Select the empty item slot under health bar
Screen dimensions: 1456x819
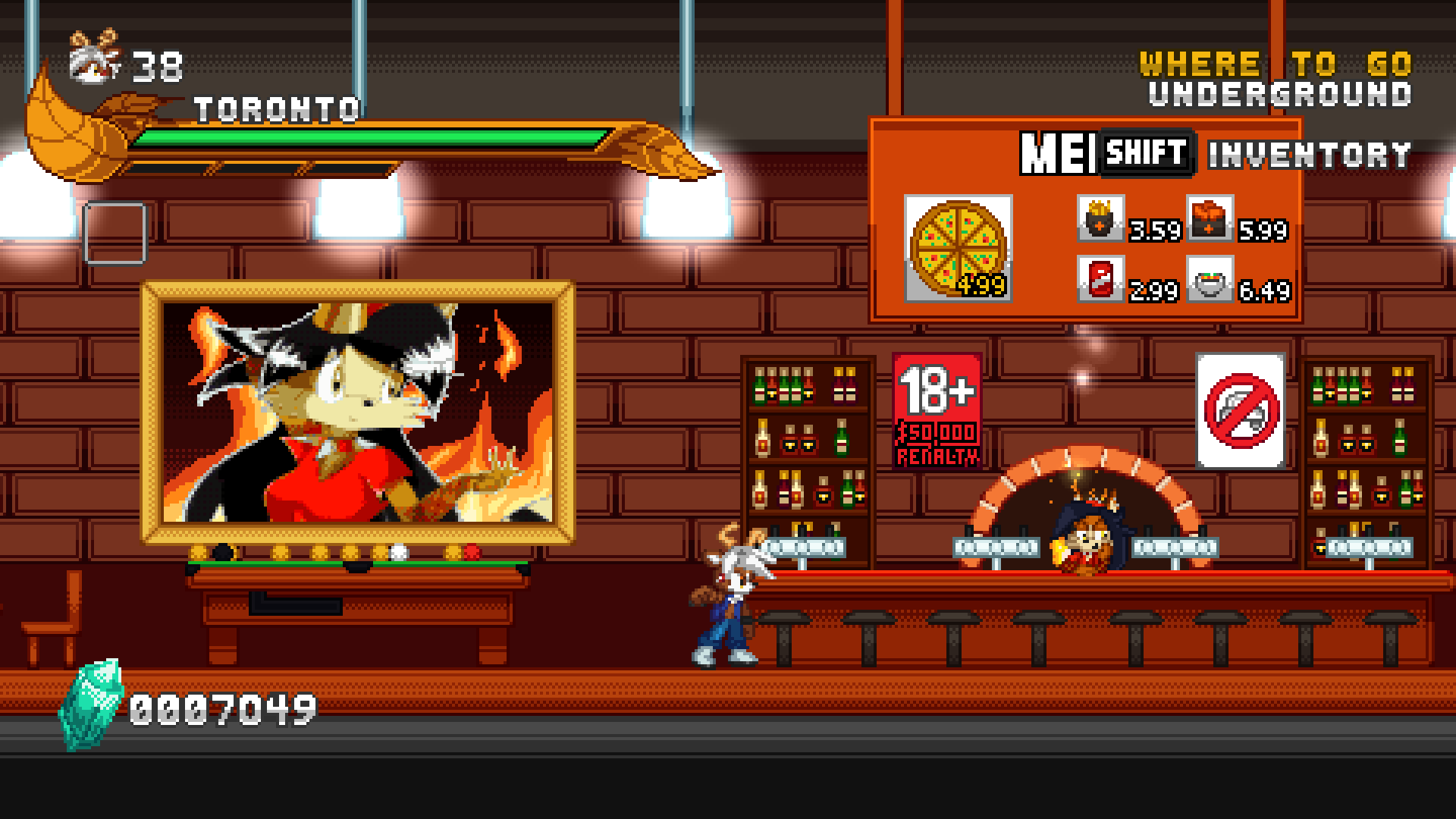[x=115, y=234]
